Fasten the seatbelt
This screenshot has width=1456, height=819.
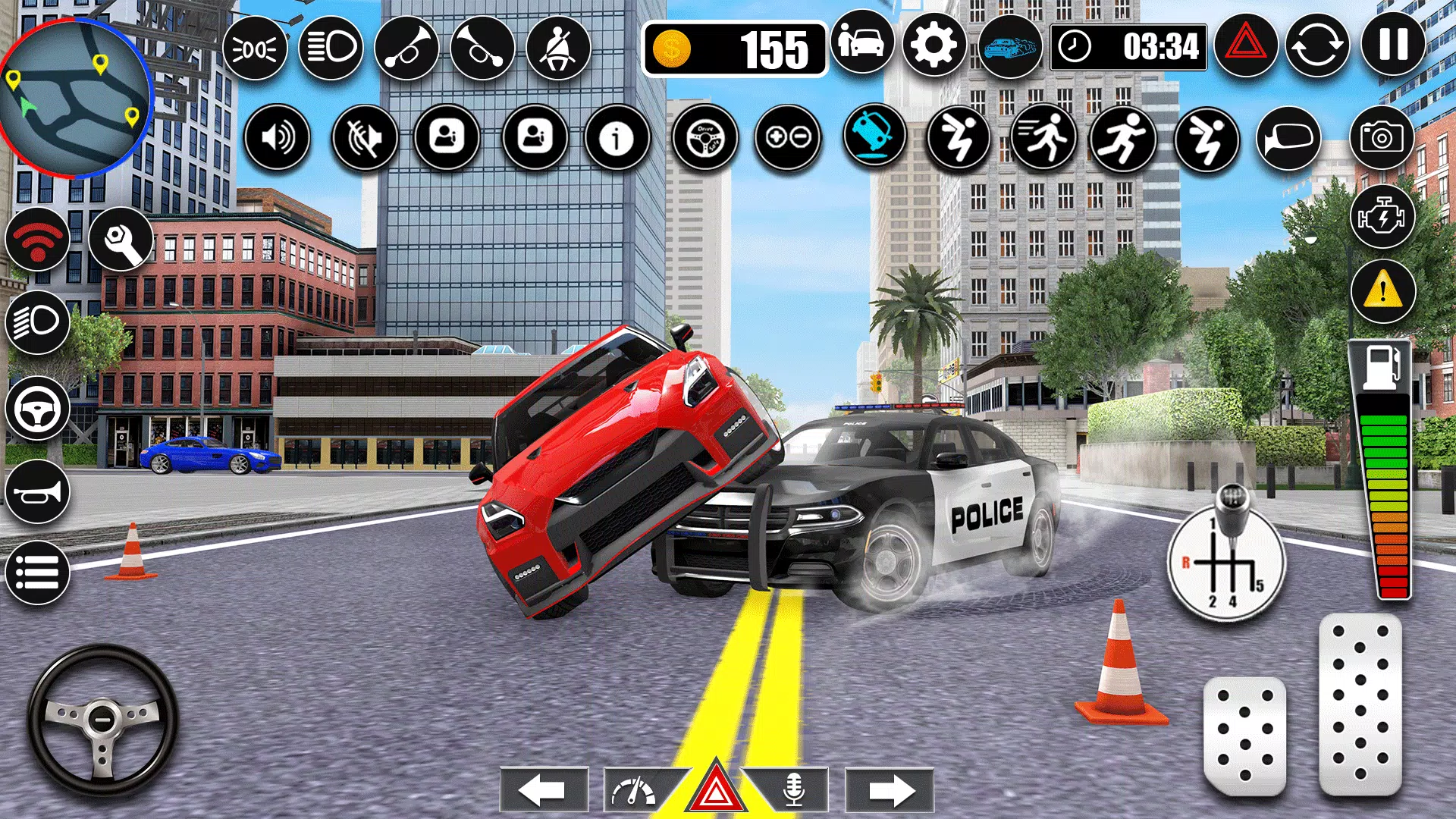557,47
